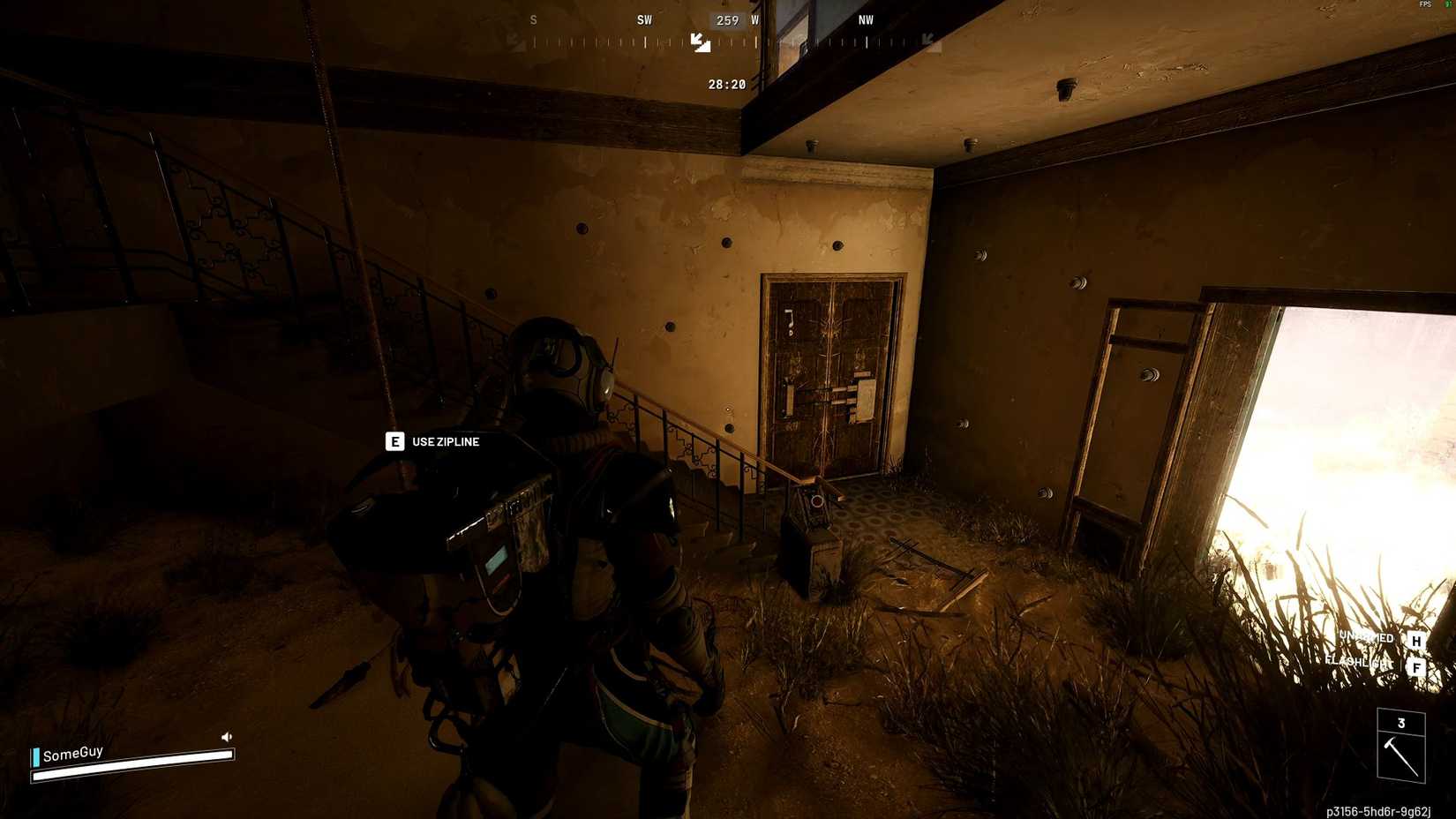The image size is (1456, 819).
Task: Open the 259 heading readout on the compass
Action: [727, 19]
